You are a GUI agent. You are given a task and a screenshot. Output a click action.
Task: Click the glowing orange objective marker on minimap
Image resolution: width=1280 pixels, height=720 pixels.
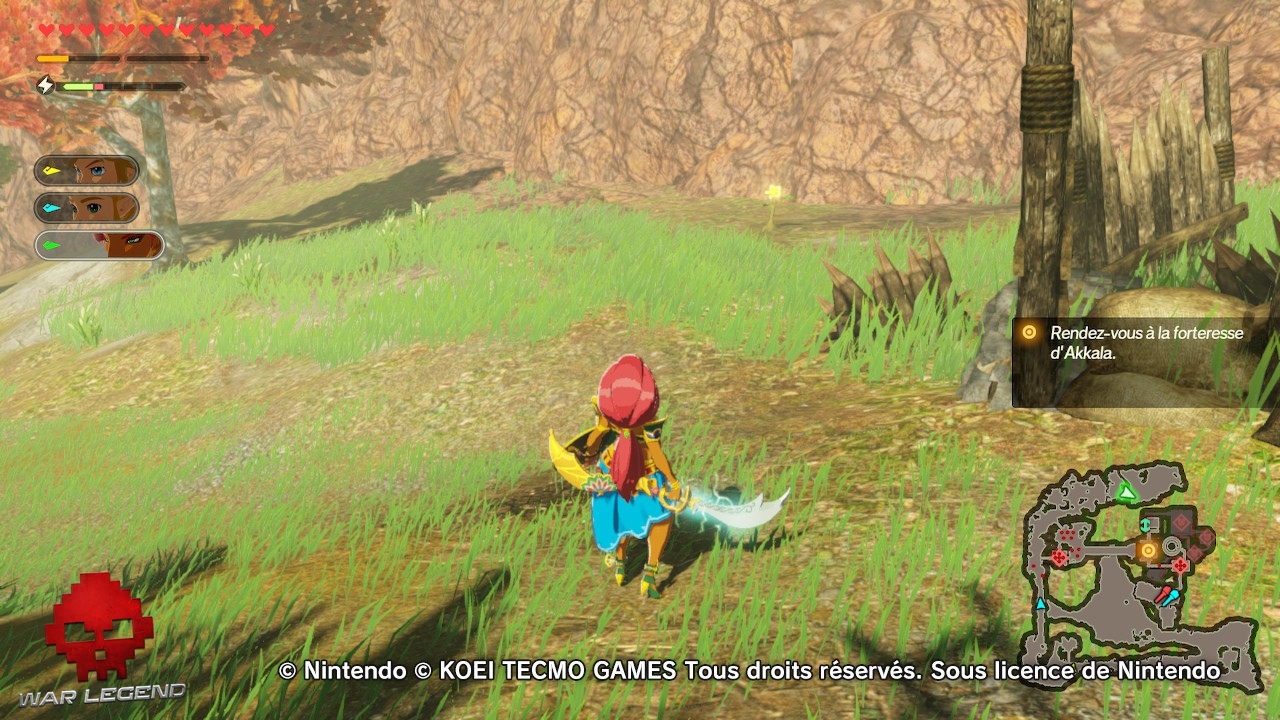1148,549
